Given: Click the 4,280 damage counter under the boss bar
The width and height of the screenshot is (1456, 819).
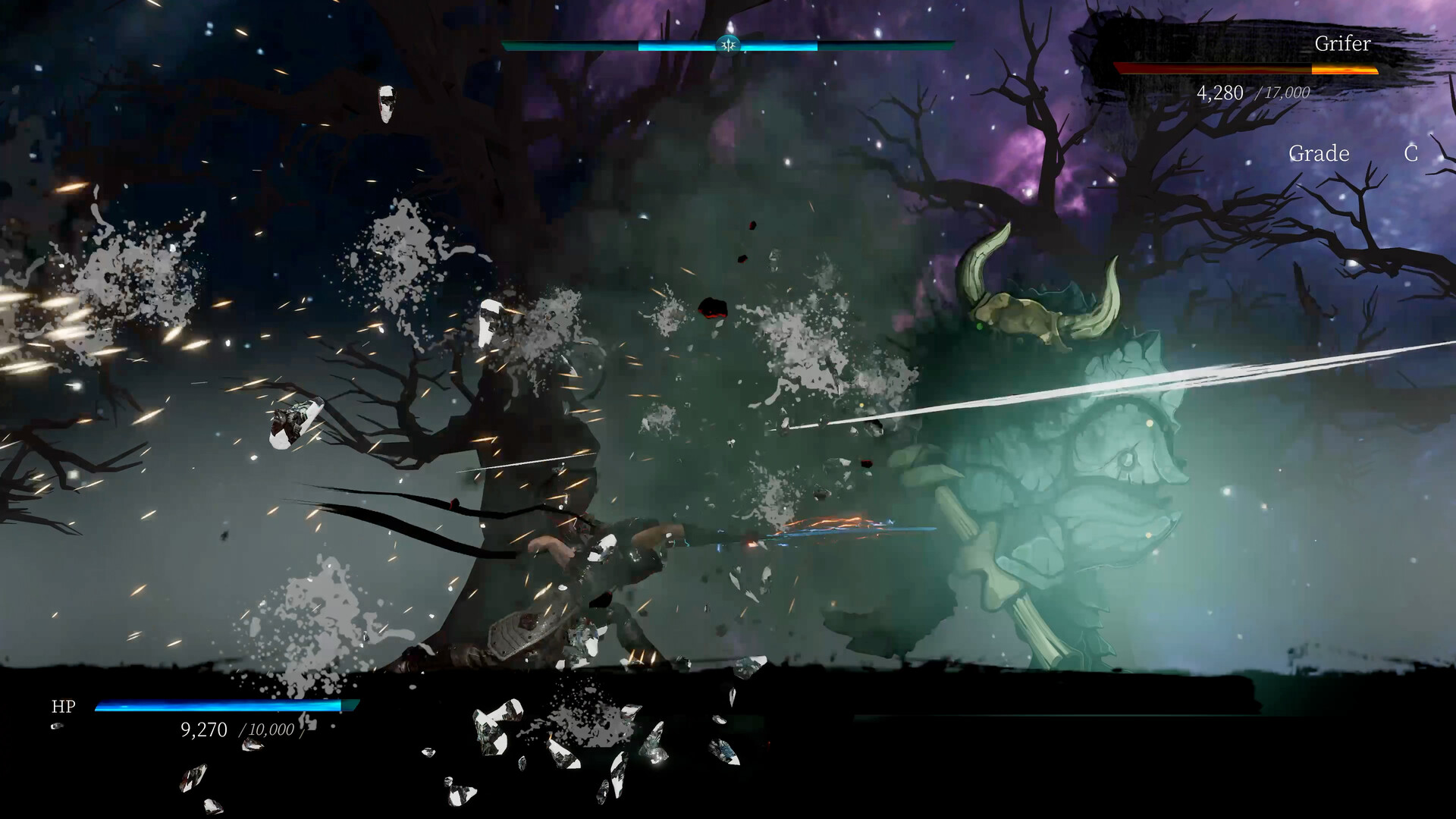Looking at the screenshot, I should (x=1219, y=94).
